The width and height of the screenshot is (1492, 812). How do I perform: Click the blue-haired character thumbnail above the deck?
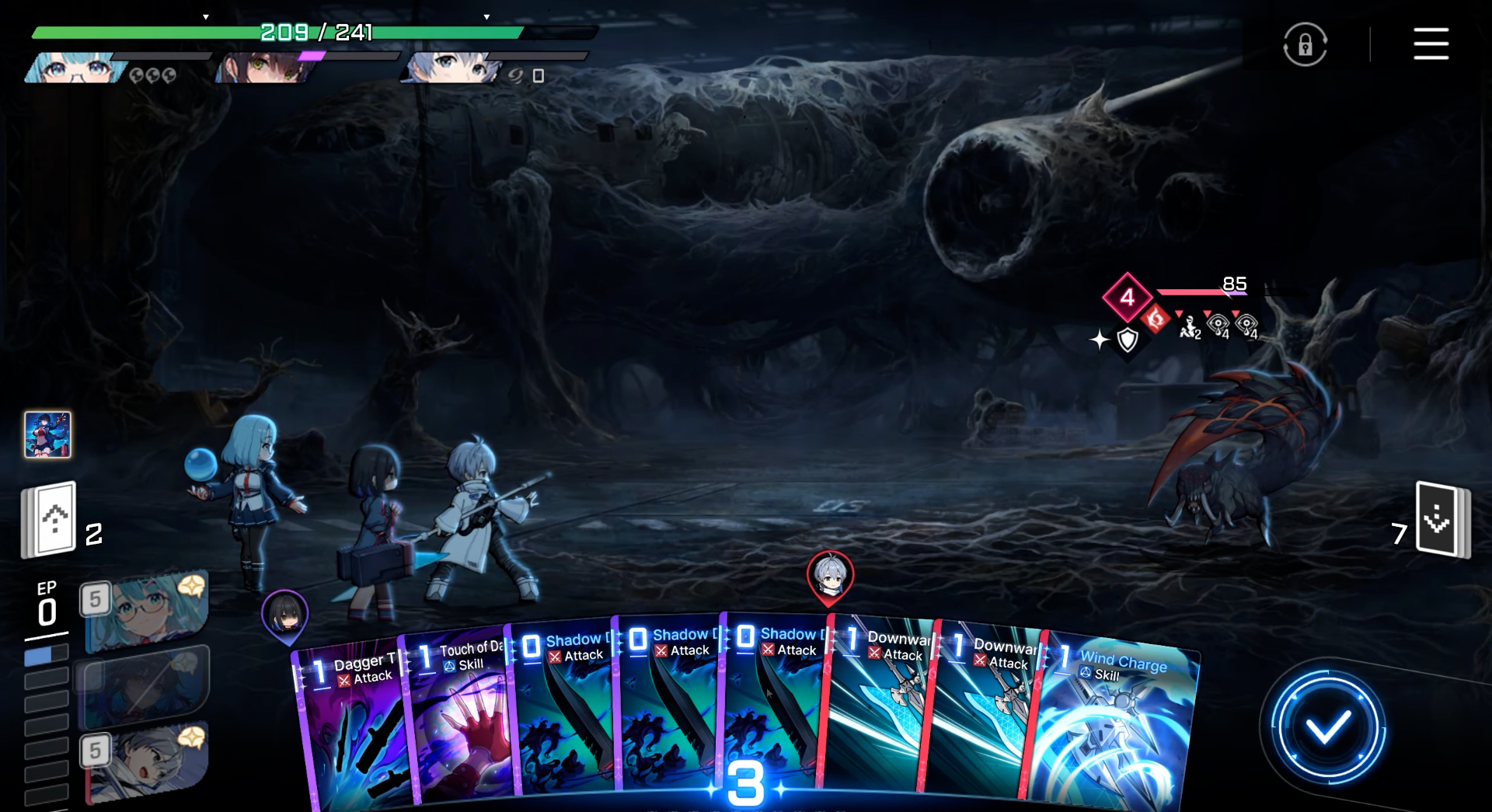pyautogui.click(x=47, y=434)
